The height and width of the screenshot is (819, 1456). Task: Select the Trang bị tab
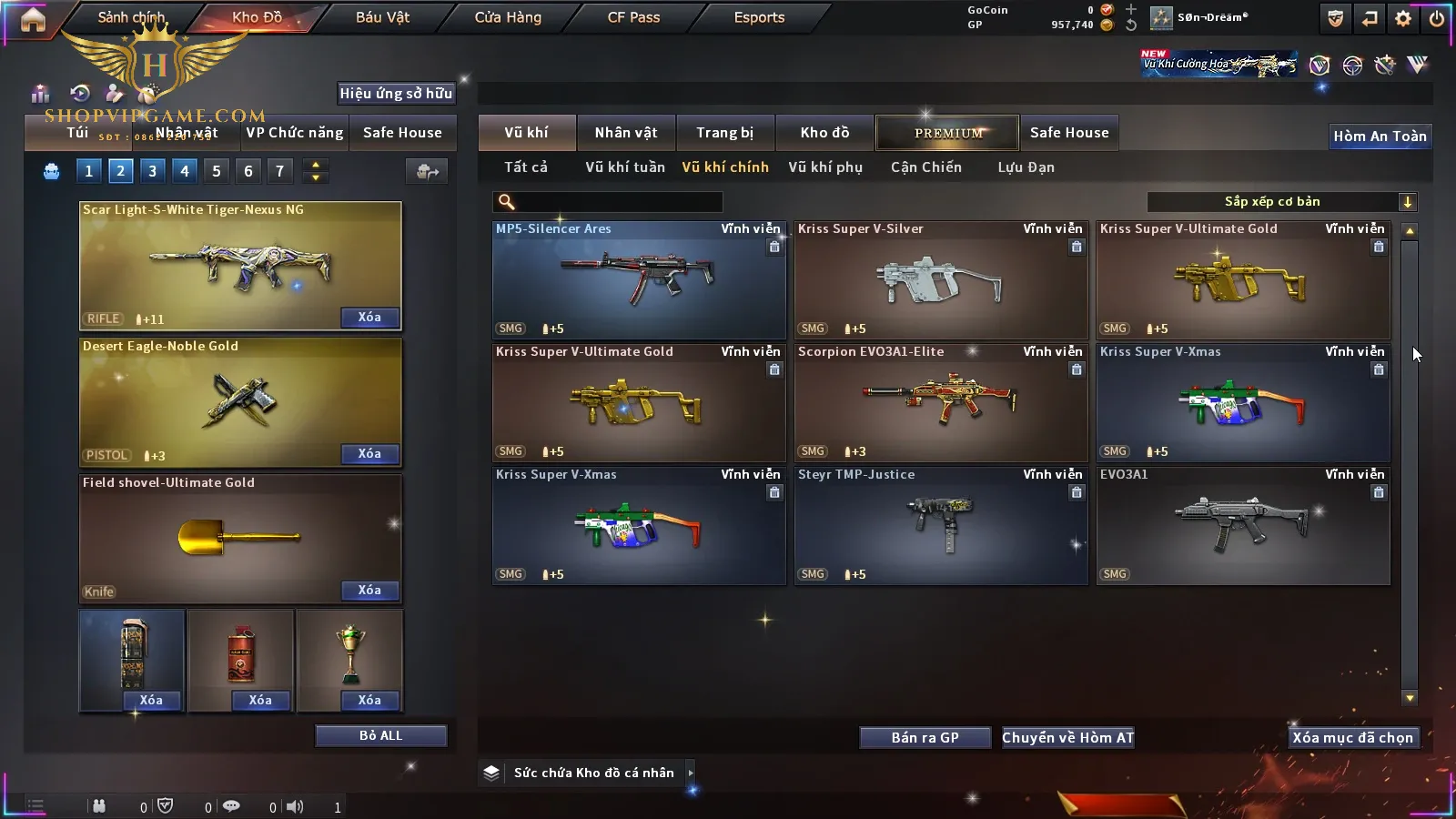point(724,133)
